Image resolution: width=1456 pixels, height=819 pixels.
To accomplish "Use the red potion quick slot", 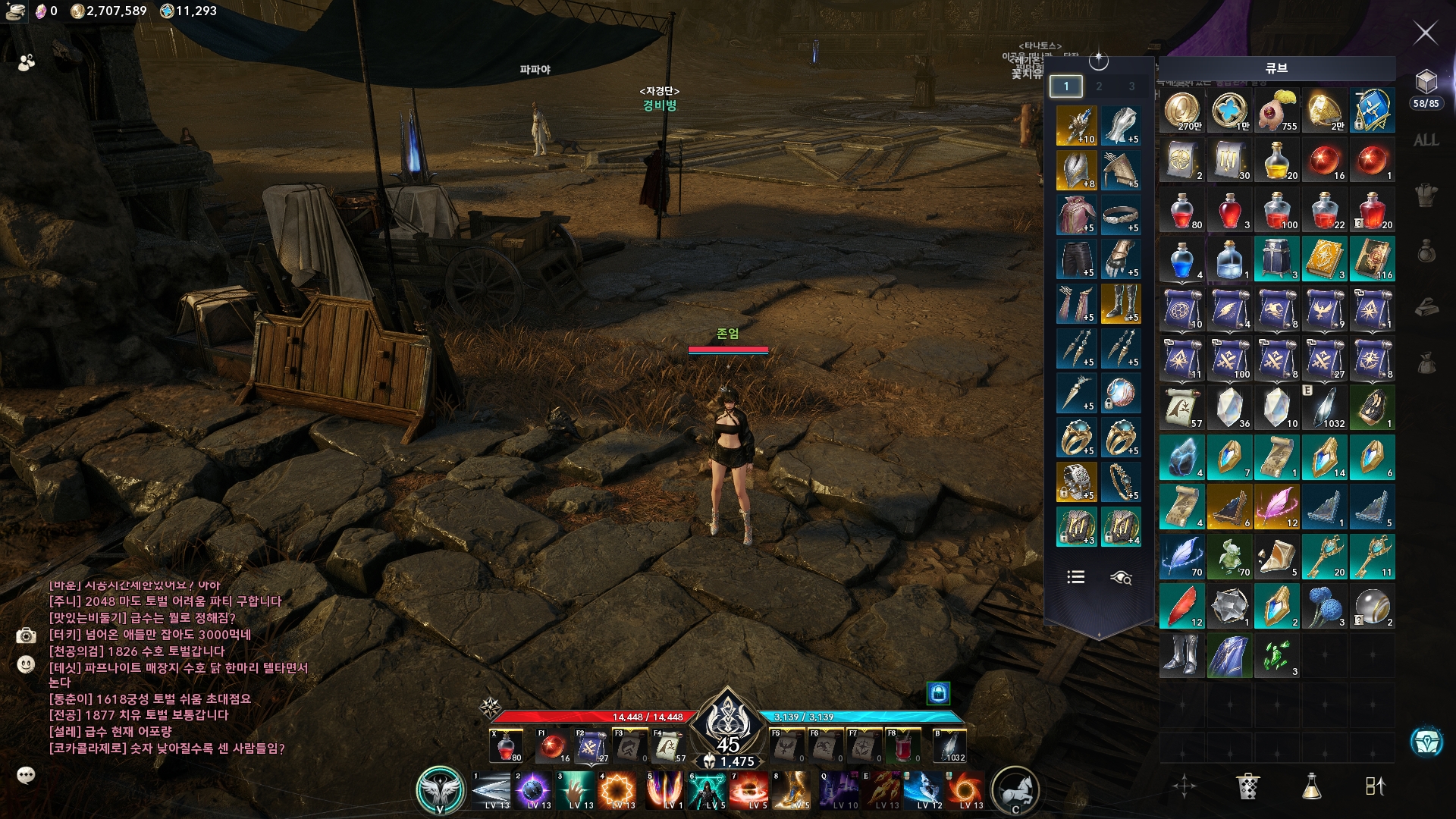I will coord(506,747).
